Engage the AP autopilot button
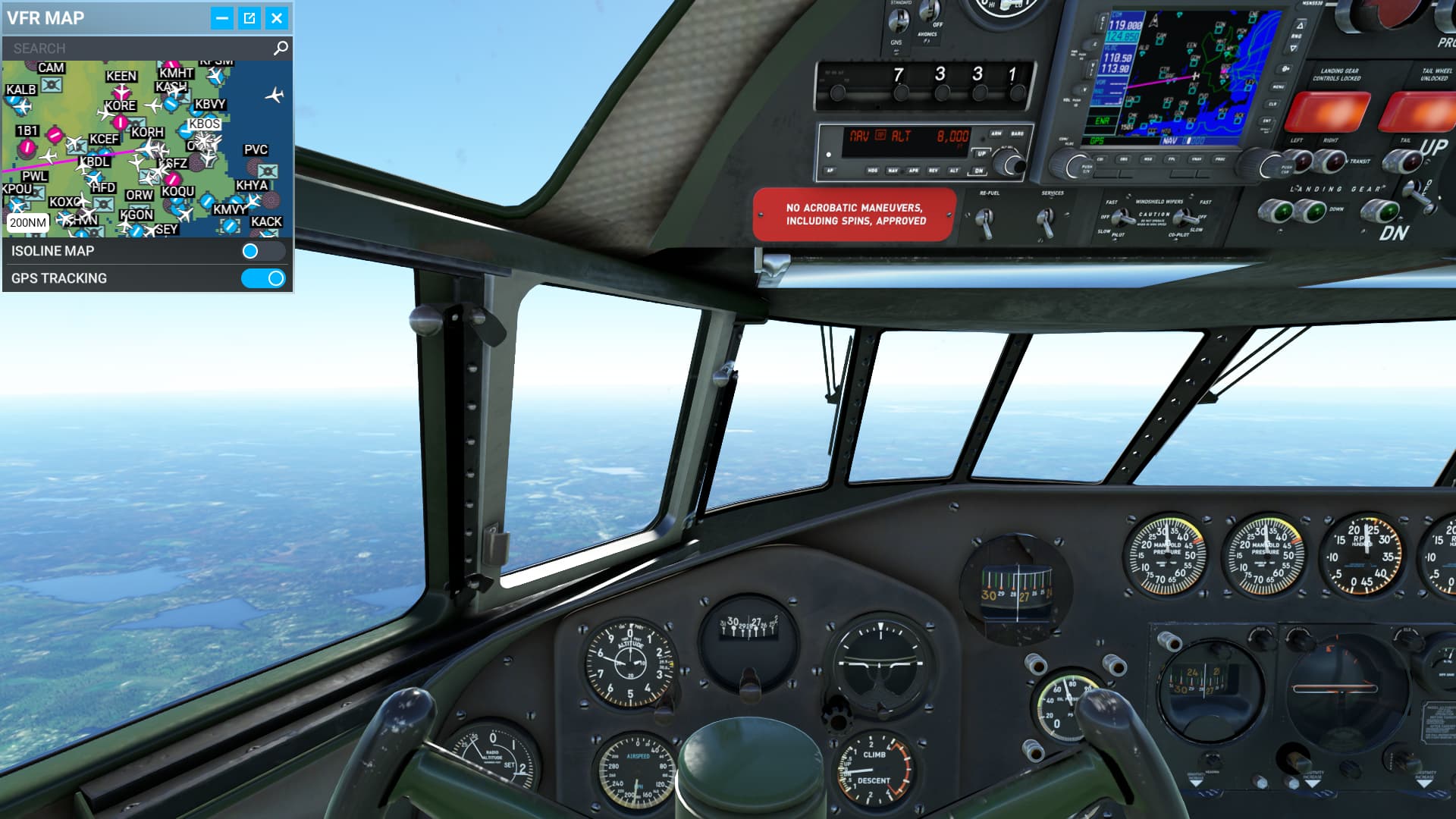Image resolution: width=1456 pixels, height=819 pixels. (831, 171)
